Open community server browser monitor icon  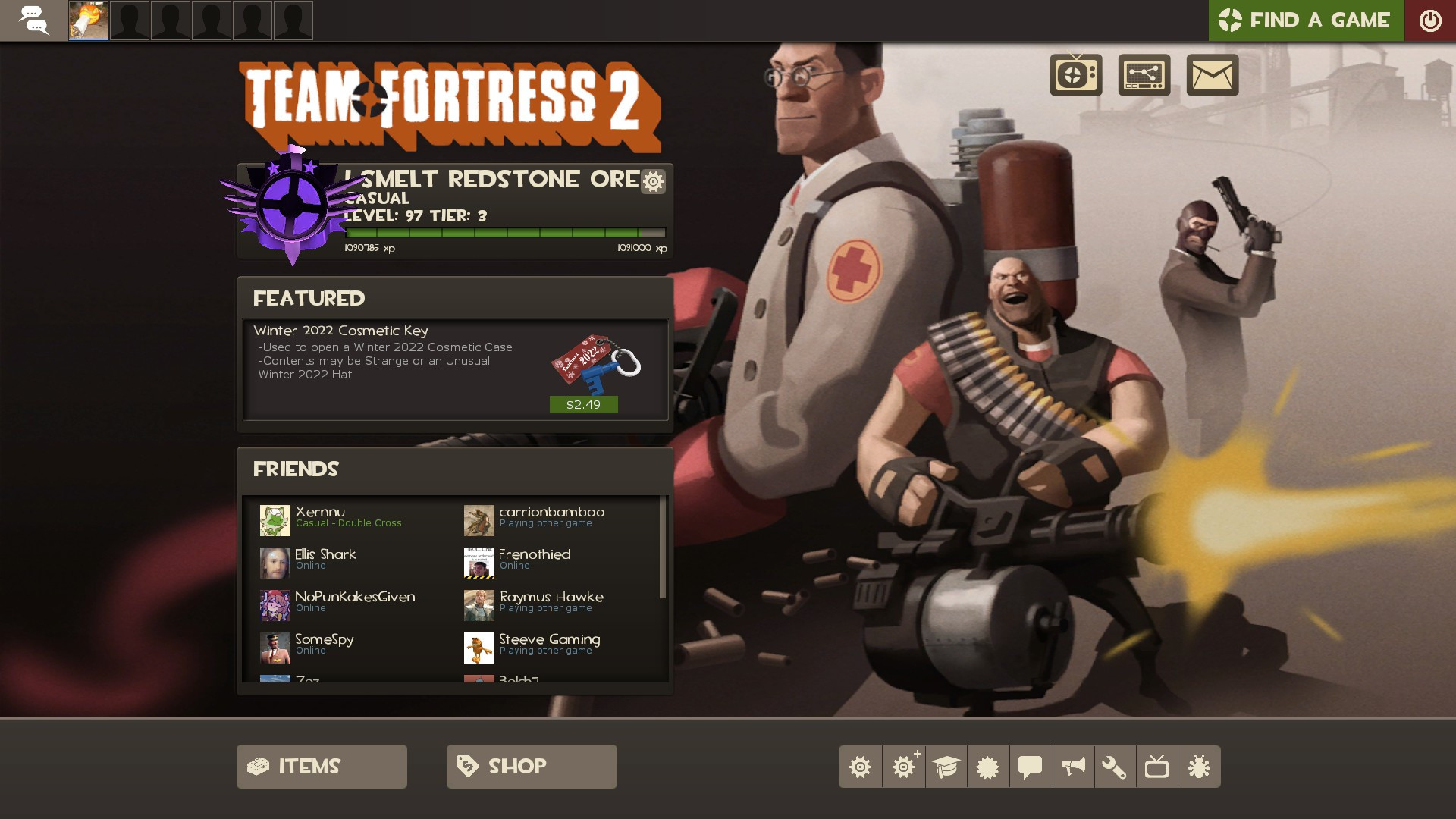[1144, 76]
